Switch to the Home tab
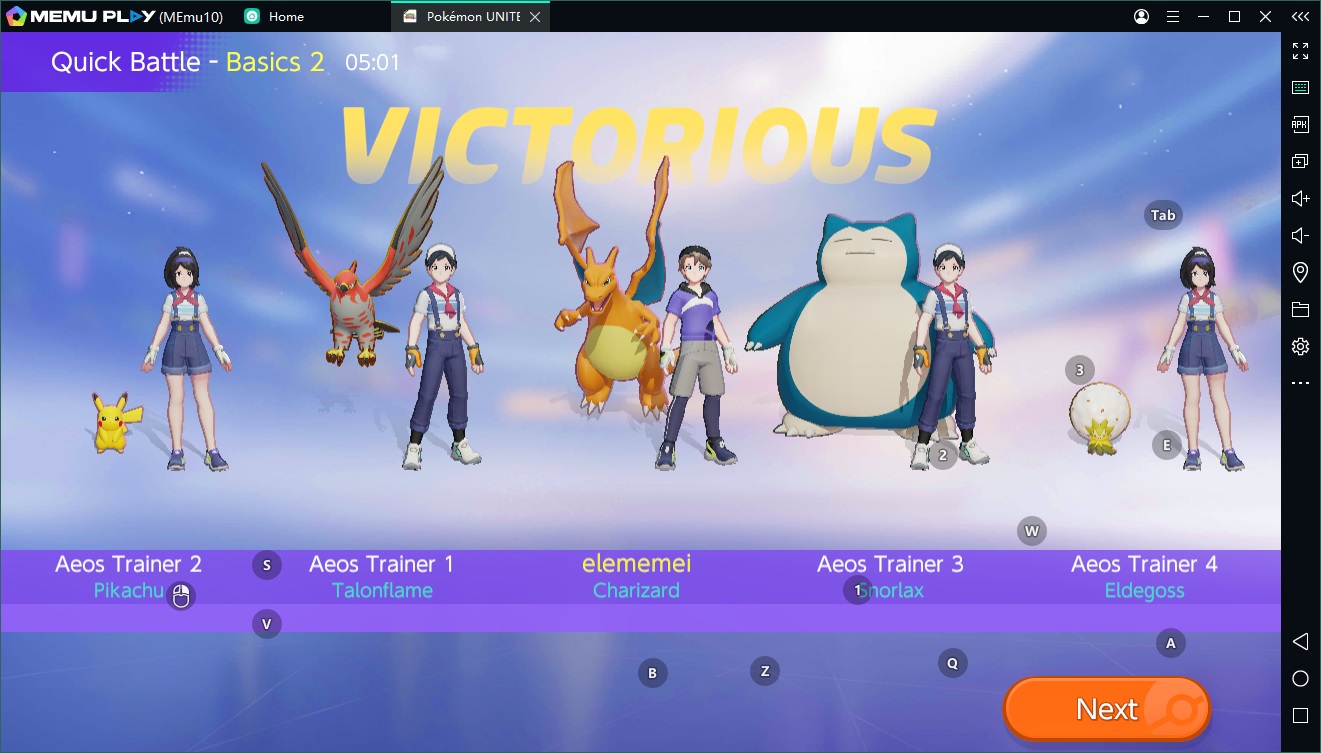The width and height of the screenshot is (1321, 753). [x=283, y=16]
